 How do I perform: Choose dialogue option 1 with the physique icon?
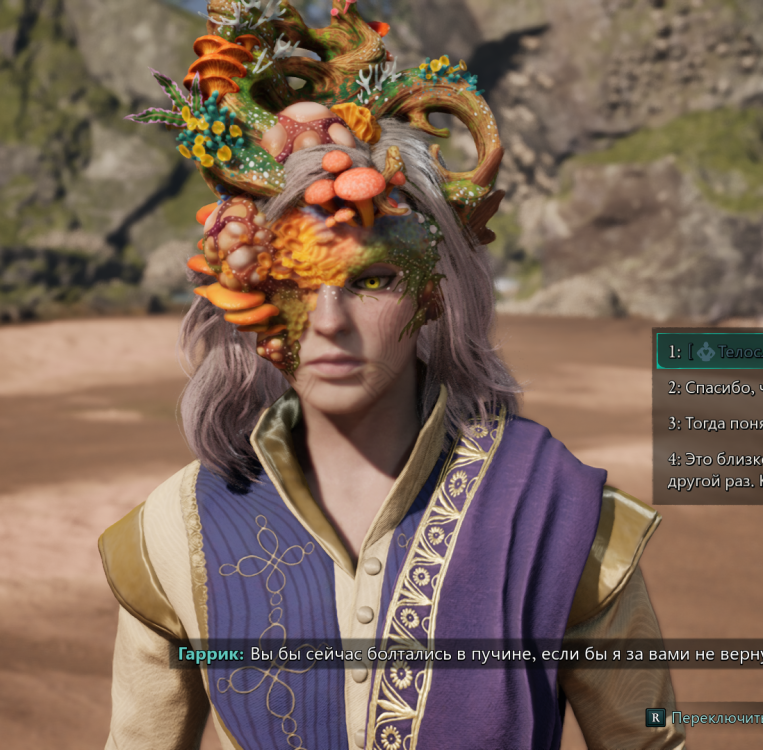click(x=712, y=352)
